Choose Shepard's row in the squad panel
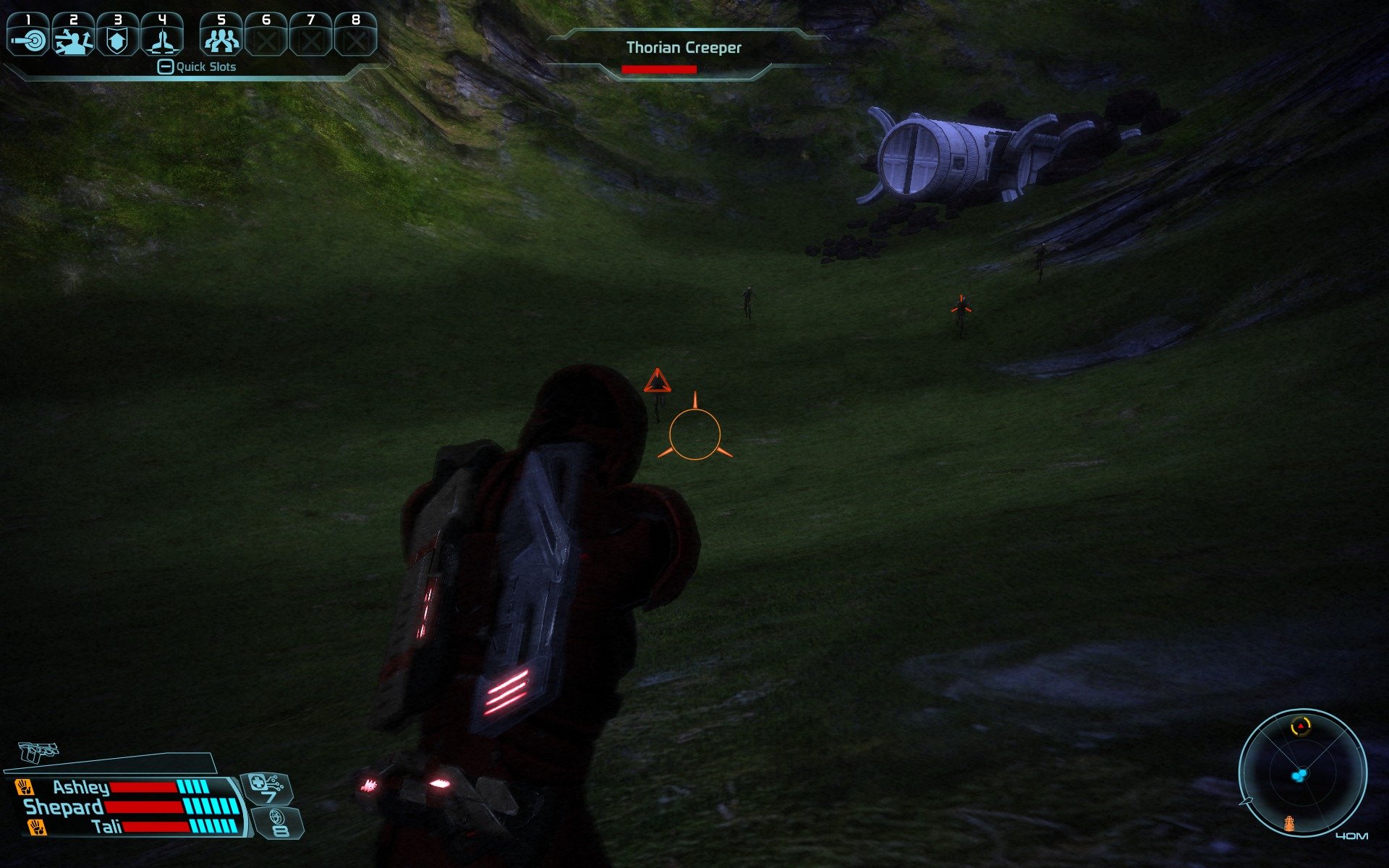Image resolution: width=1389 pixels, height=868 pixels. click(x=64, y=807)
